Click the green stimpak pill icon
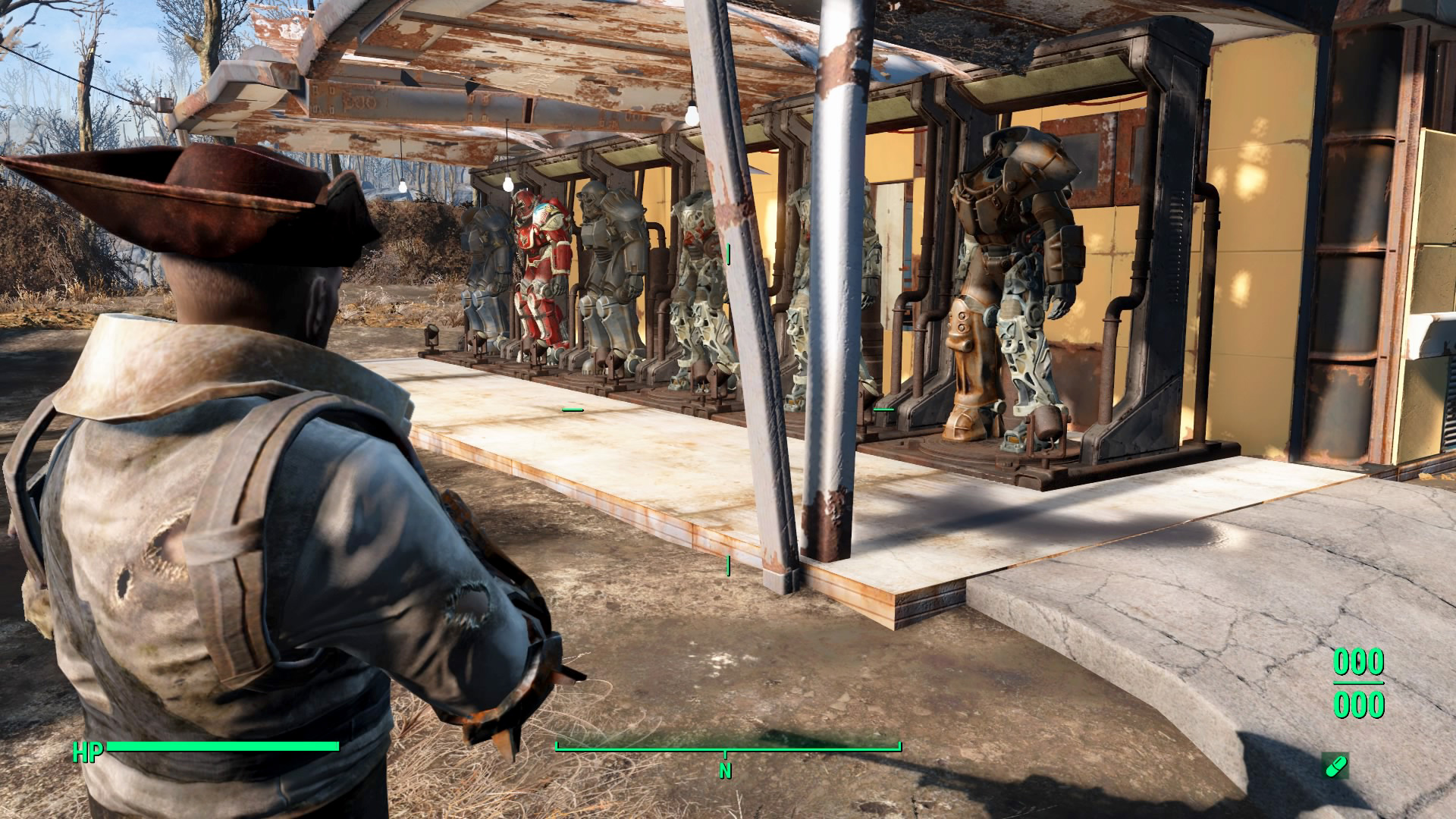This screenshot has height=819, width=1456. (1335, 765)
